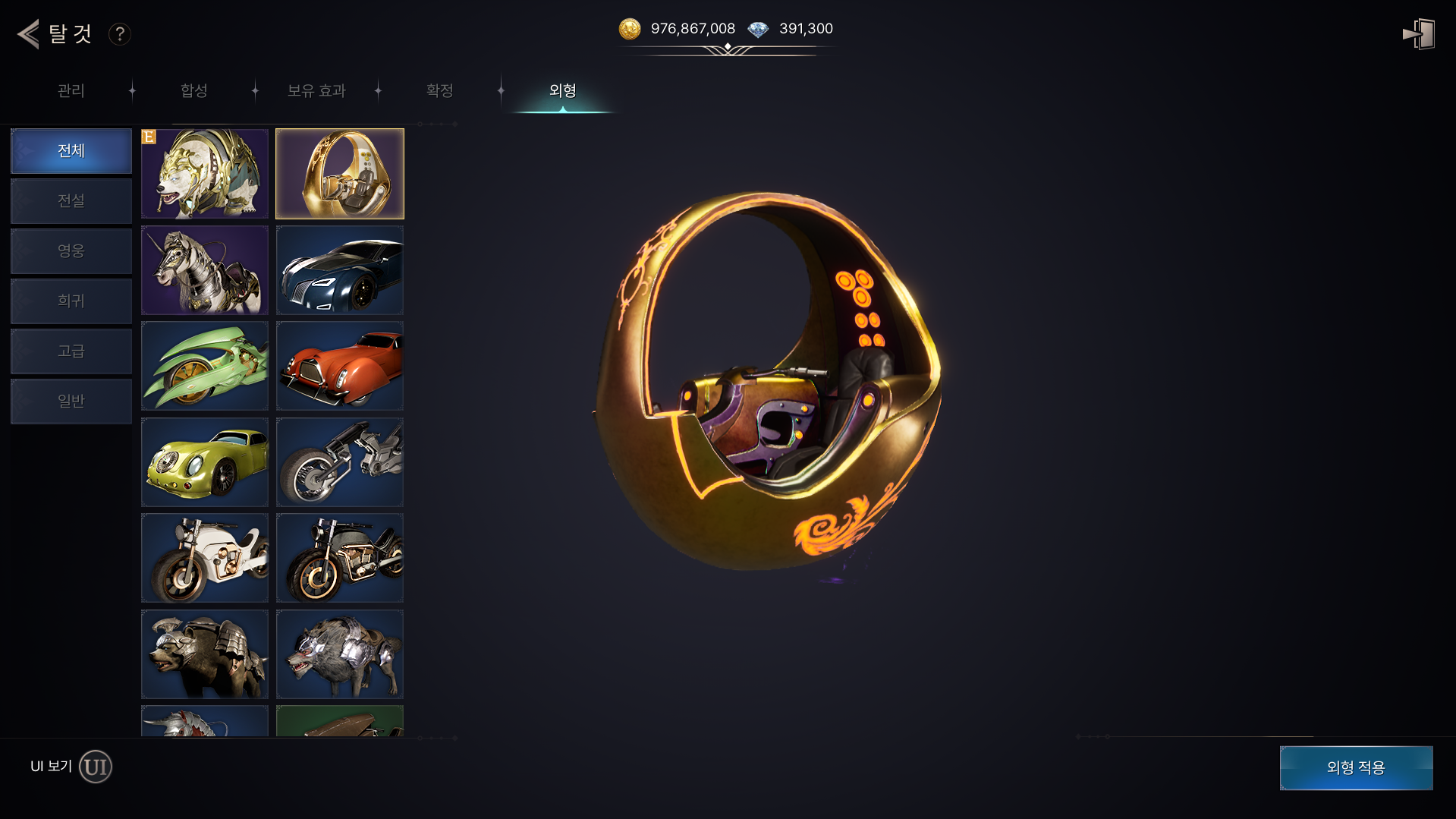Click the exit door icon

pyautogui.click(x=1418, y=34)
